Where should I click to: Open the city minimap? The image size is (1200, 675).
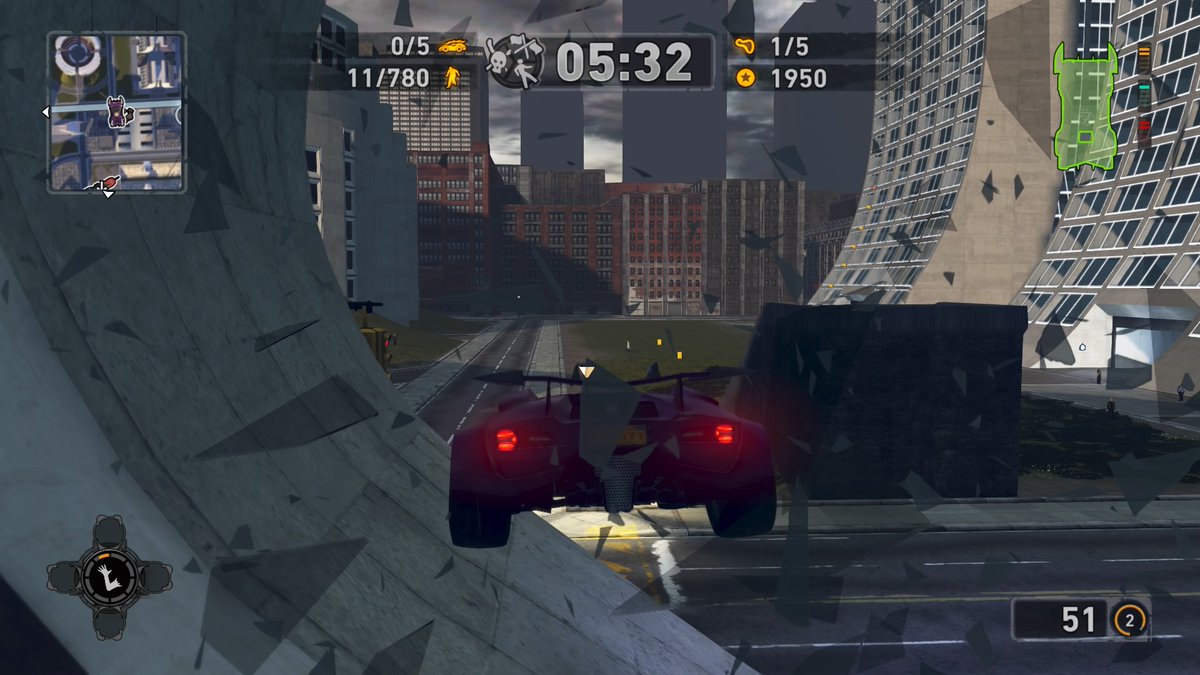point(116,111)
